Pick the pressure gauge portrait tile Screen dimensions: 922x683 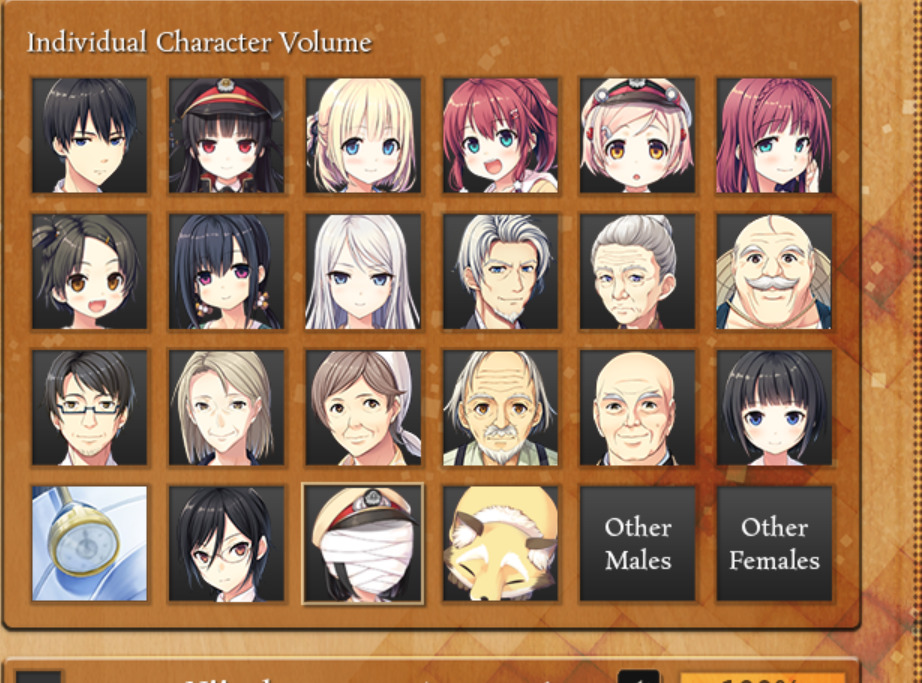click(89, 543)
